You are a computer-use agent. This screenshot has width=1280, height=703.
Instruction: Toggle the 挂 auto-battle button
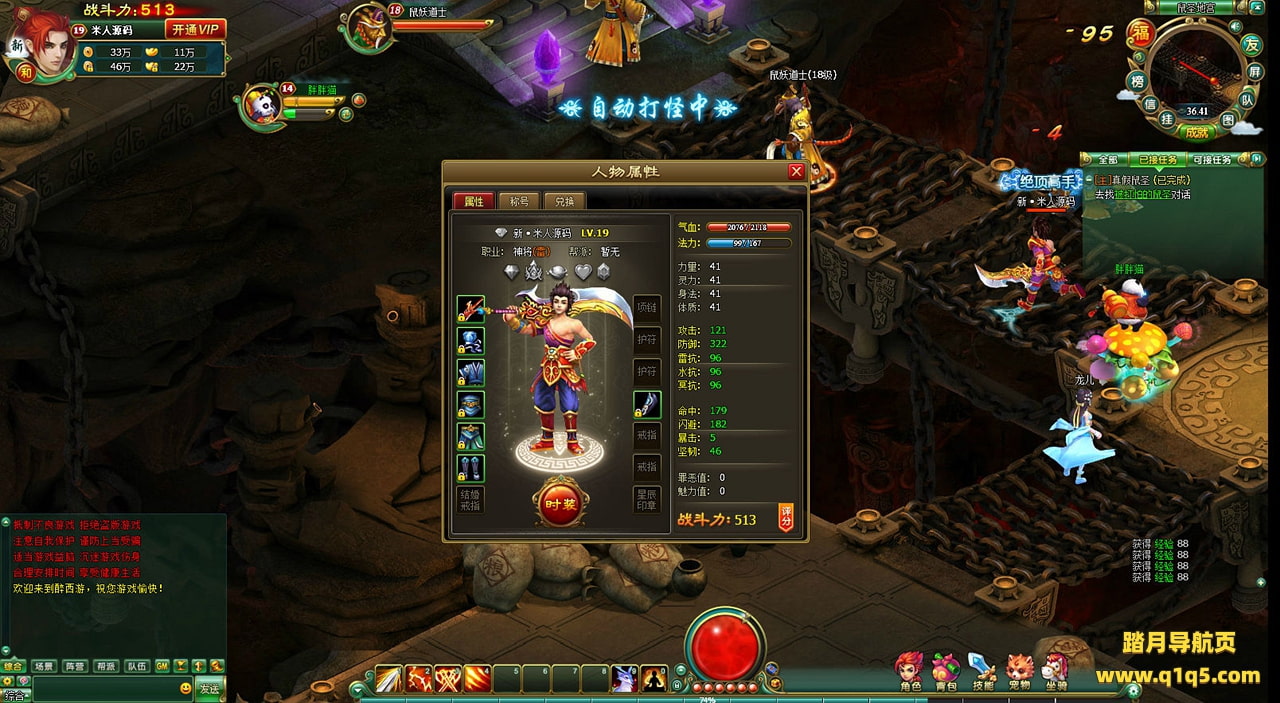(1167, 119)
